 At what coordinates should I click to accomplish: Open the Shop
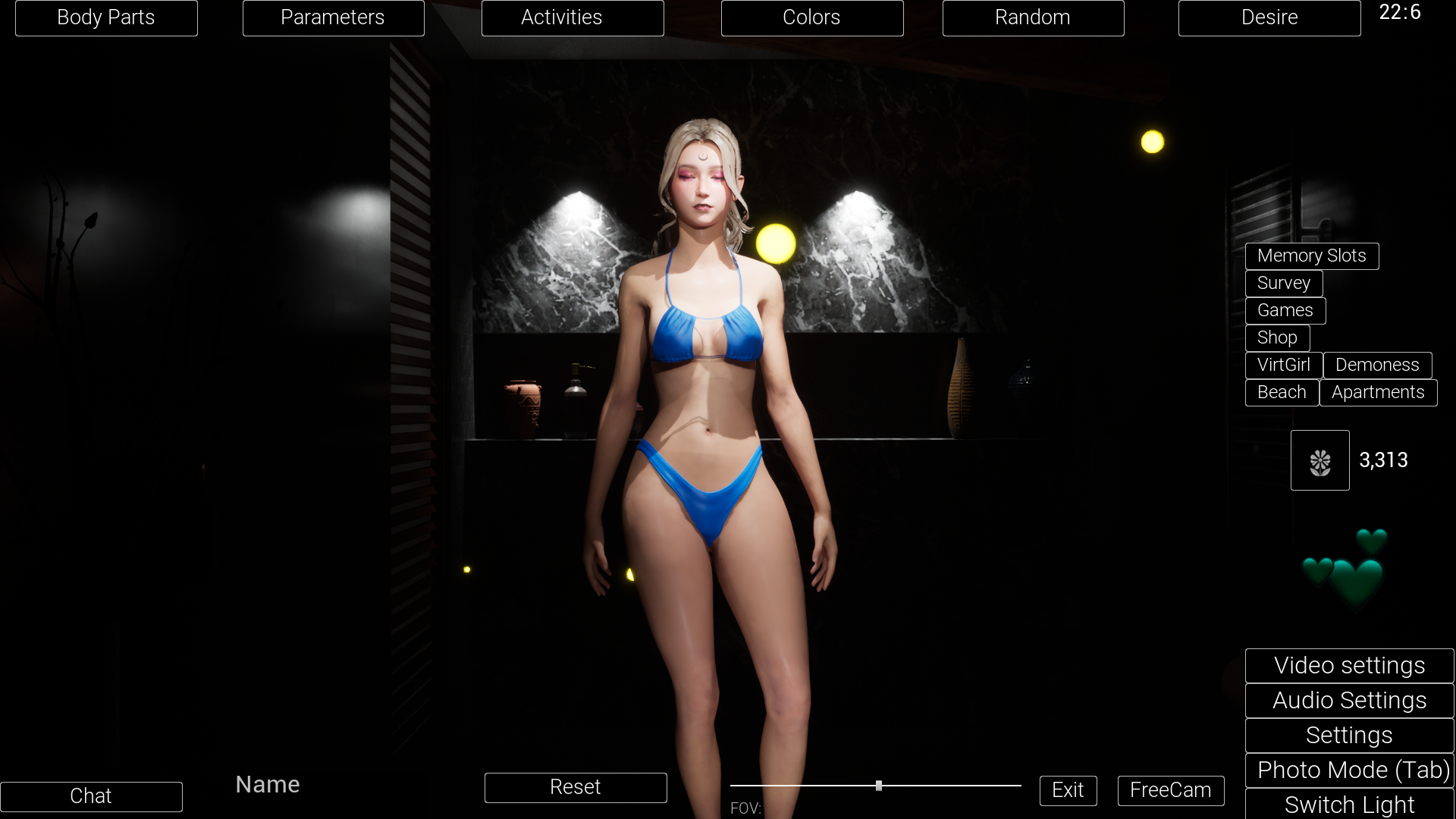[1277, 337]
